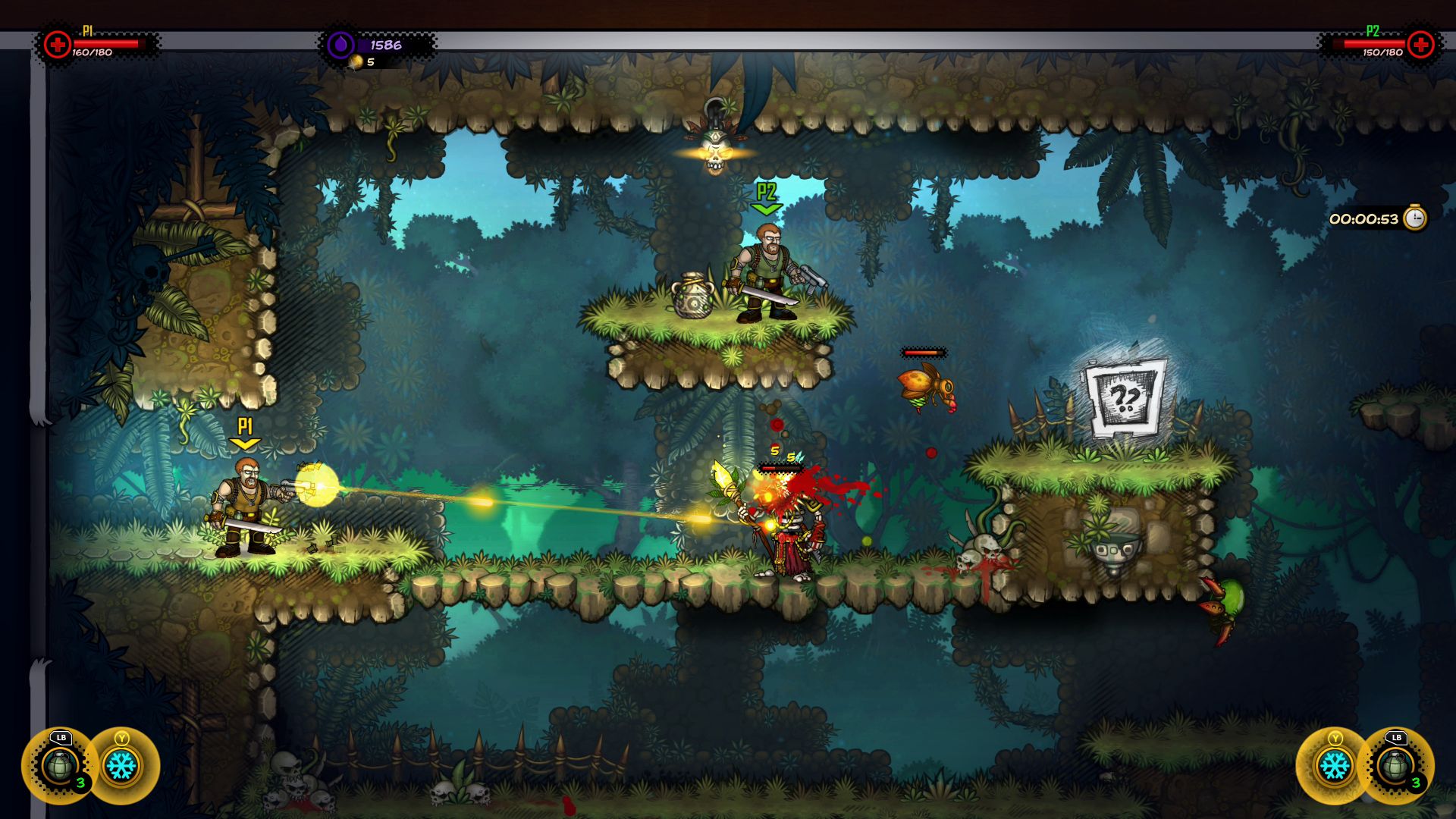The width and height of the screenshot is (1456, 819).
Task: Click the P1 red cross health icon
Action: (x=57, y=45)
